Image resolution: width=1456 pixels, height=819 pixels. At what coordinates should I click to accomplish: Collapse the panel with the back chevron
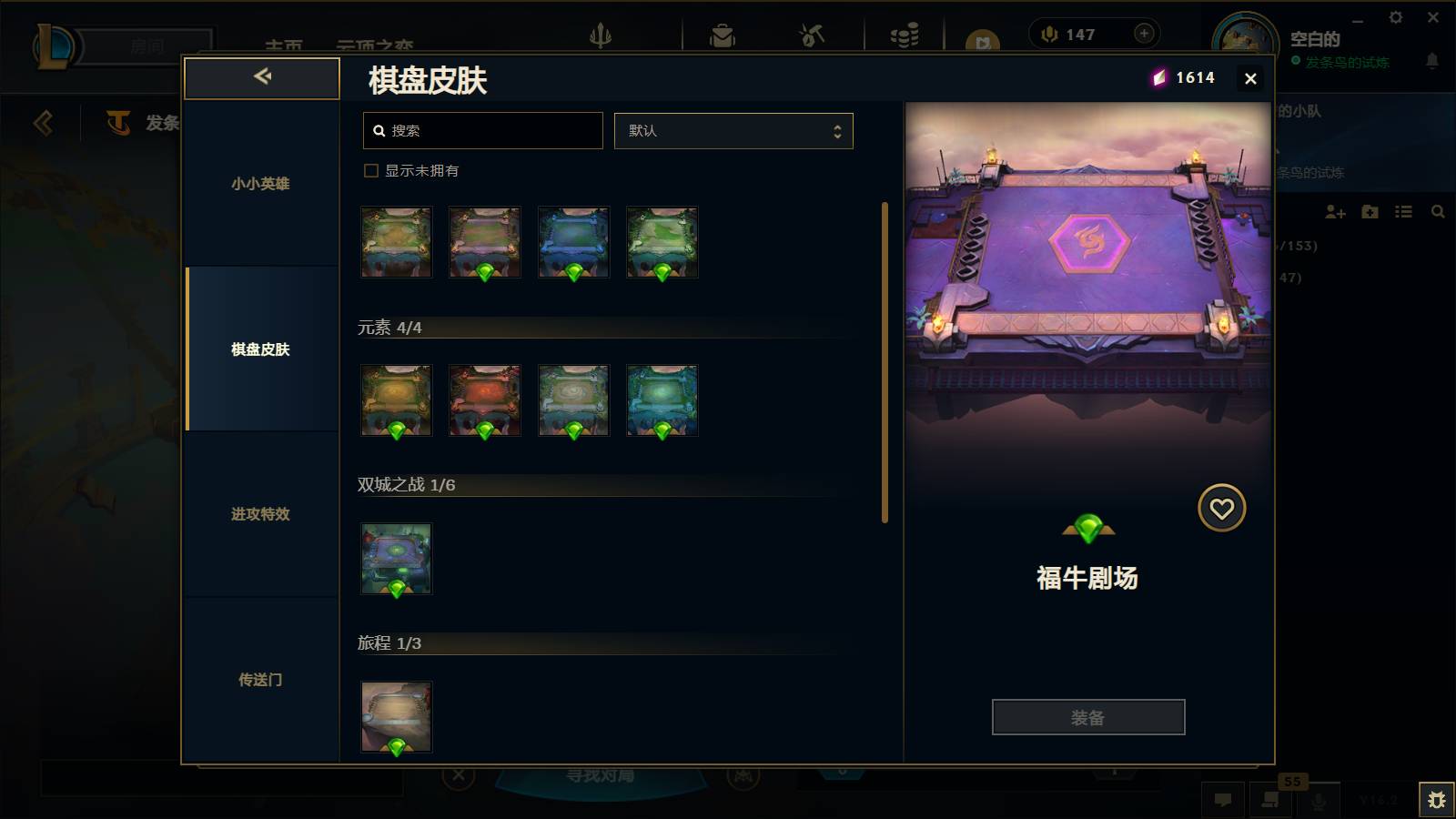point(262,77)
